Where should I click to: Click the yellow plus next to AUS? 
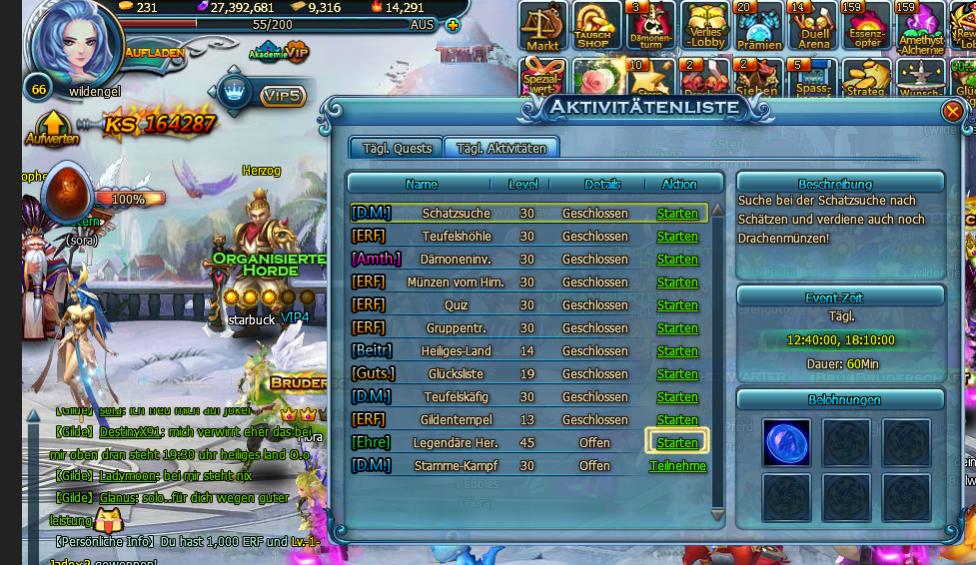(x=453, y=25)
